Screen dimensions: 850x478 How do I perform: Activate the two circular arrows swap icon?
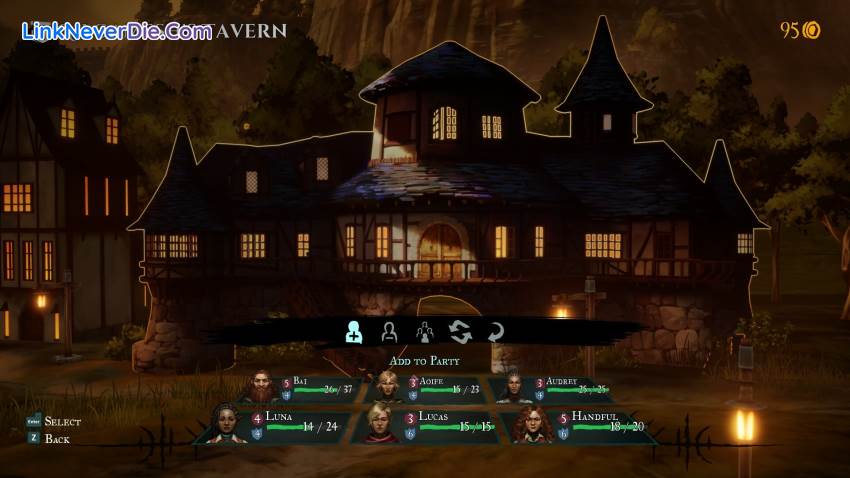click(x=460, y=332)
